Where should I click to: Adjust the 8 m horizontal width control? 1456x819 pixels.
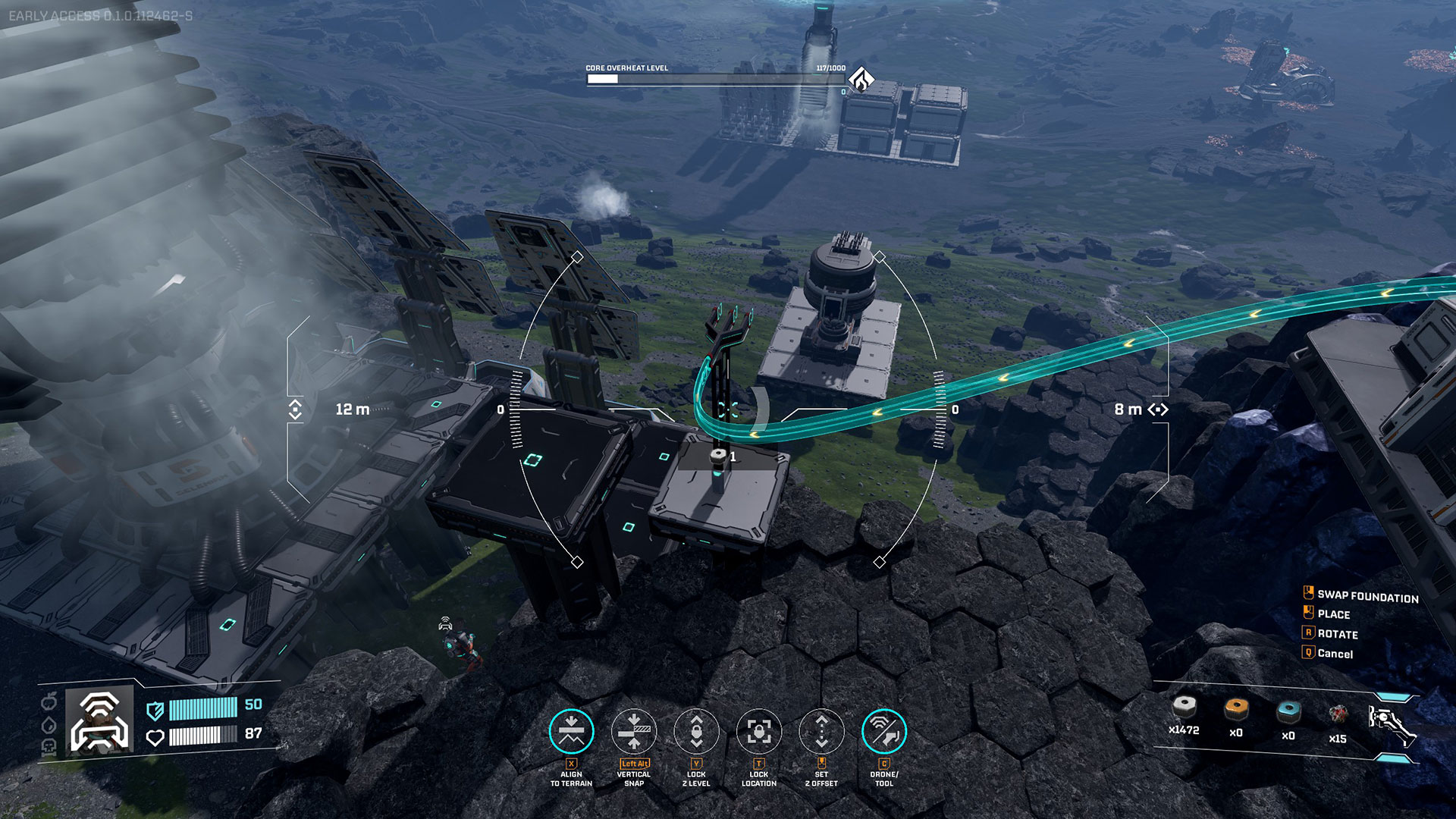click(x=1158, y=409)
